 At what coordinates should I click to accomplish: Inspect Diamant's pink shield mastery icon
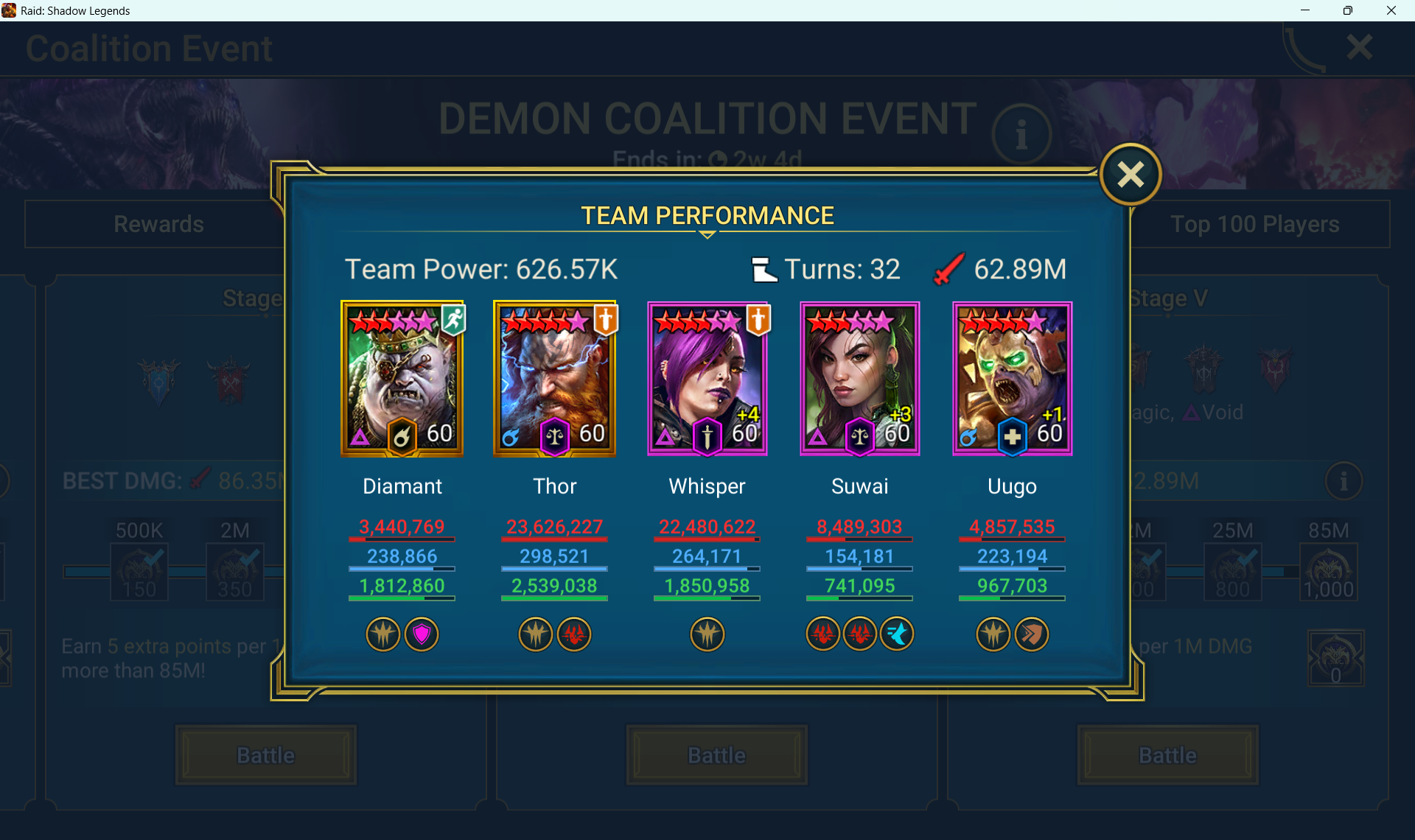pos(422,634)
